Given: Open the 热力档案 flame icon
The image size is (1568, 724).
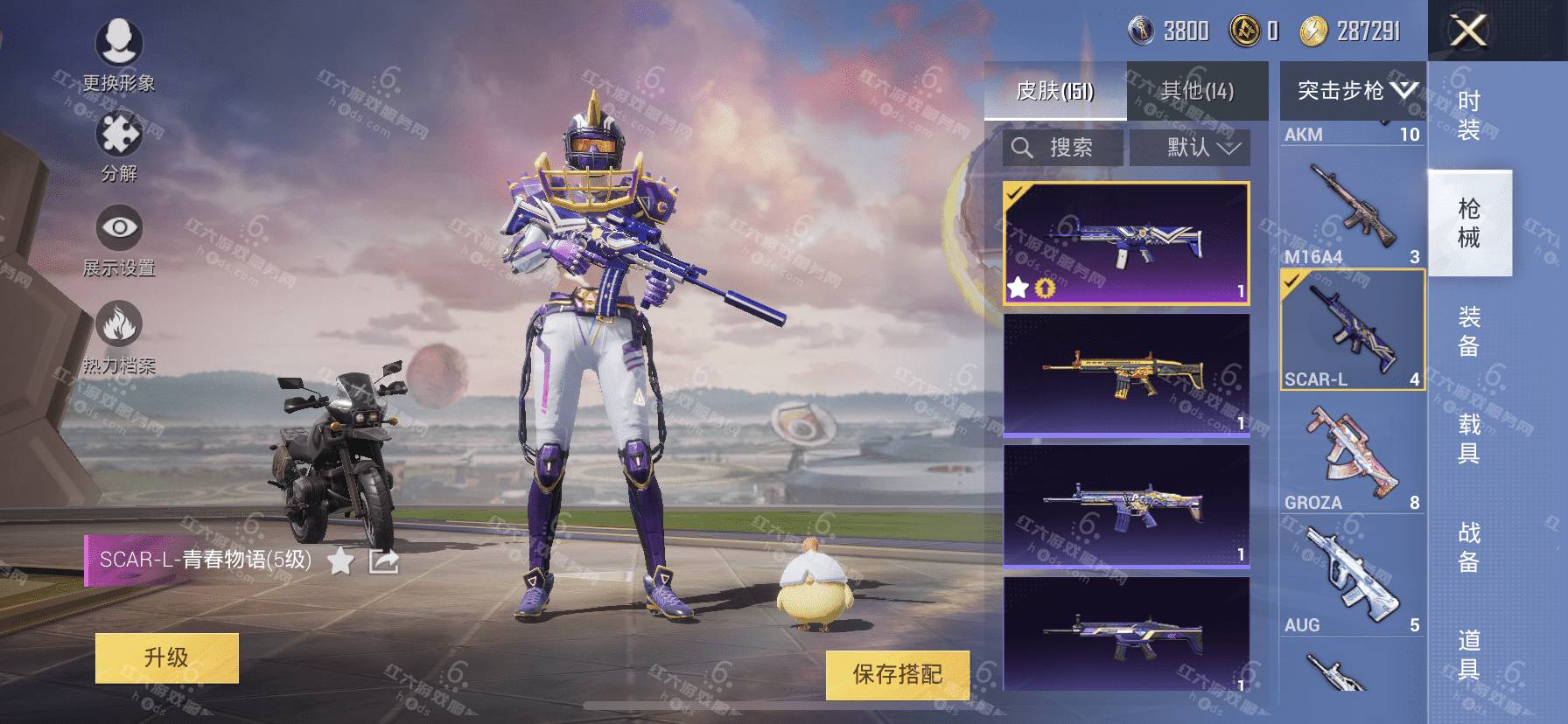Looking at the screenshot, I should pyautogui.click(x=119, y=337).
